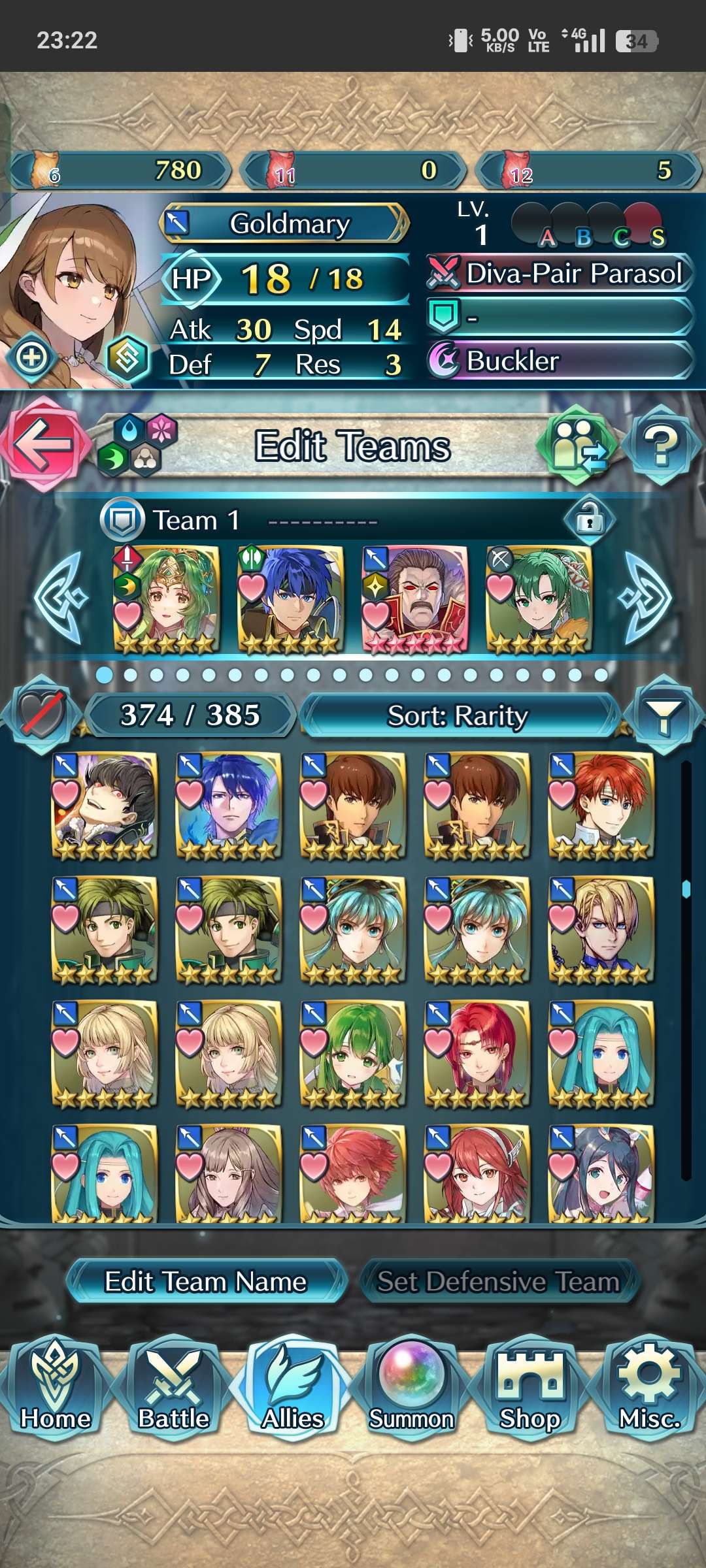Open the hero filter funnel button
Screen dimensions: 706x1568
pyautogui.click(x=663, y=716)
